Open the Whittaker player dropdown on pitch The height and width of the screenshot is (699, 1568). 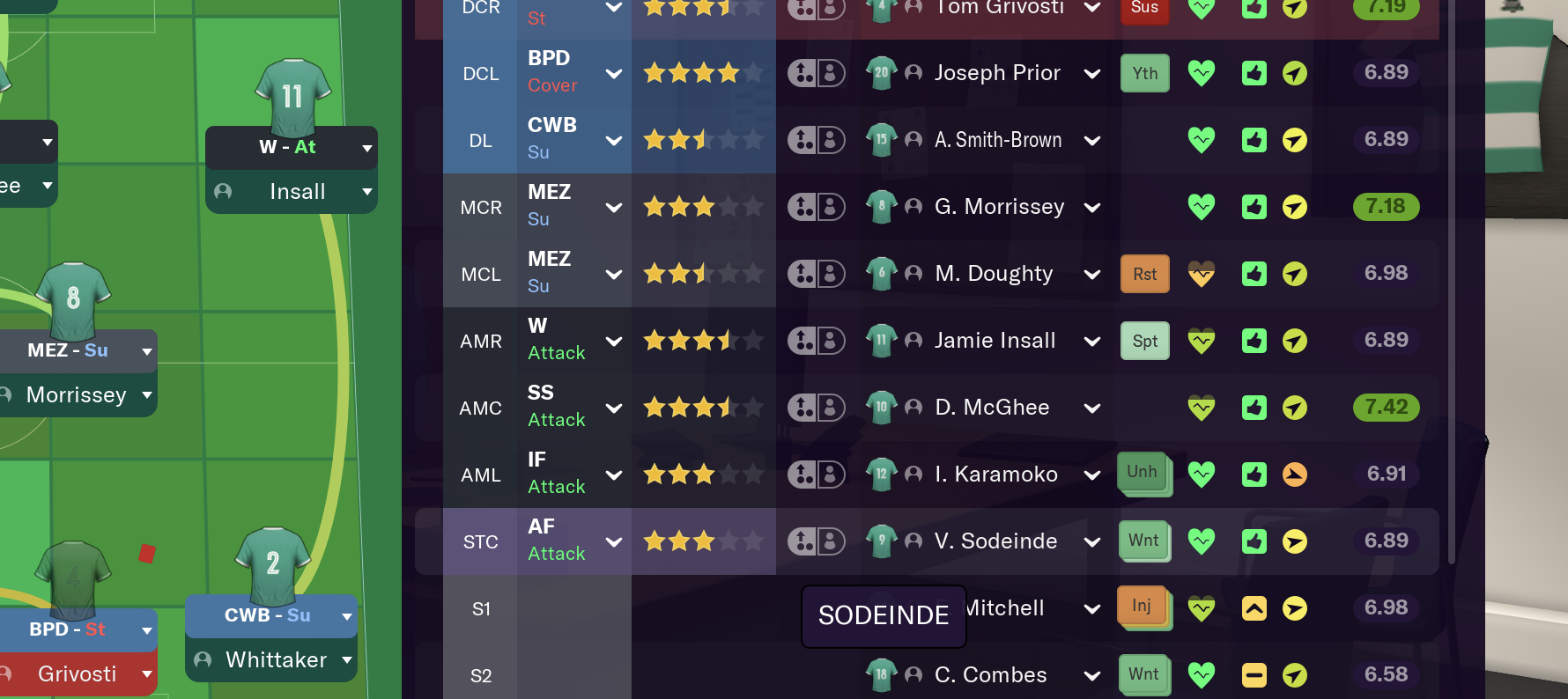coord(347,660)
